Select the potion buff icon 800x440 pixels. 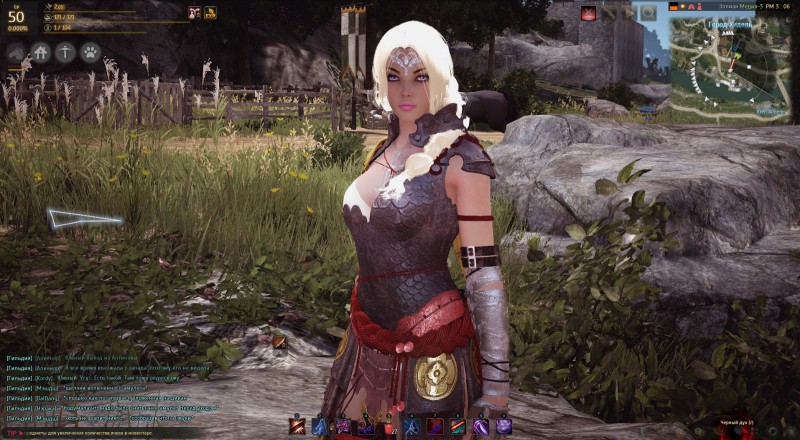coord(194,13)
